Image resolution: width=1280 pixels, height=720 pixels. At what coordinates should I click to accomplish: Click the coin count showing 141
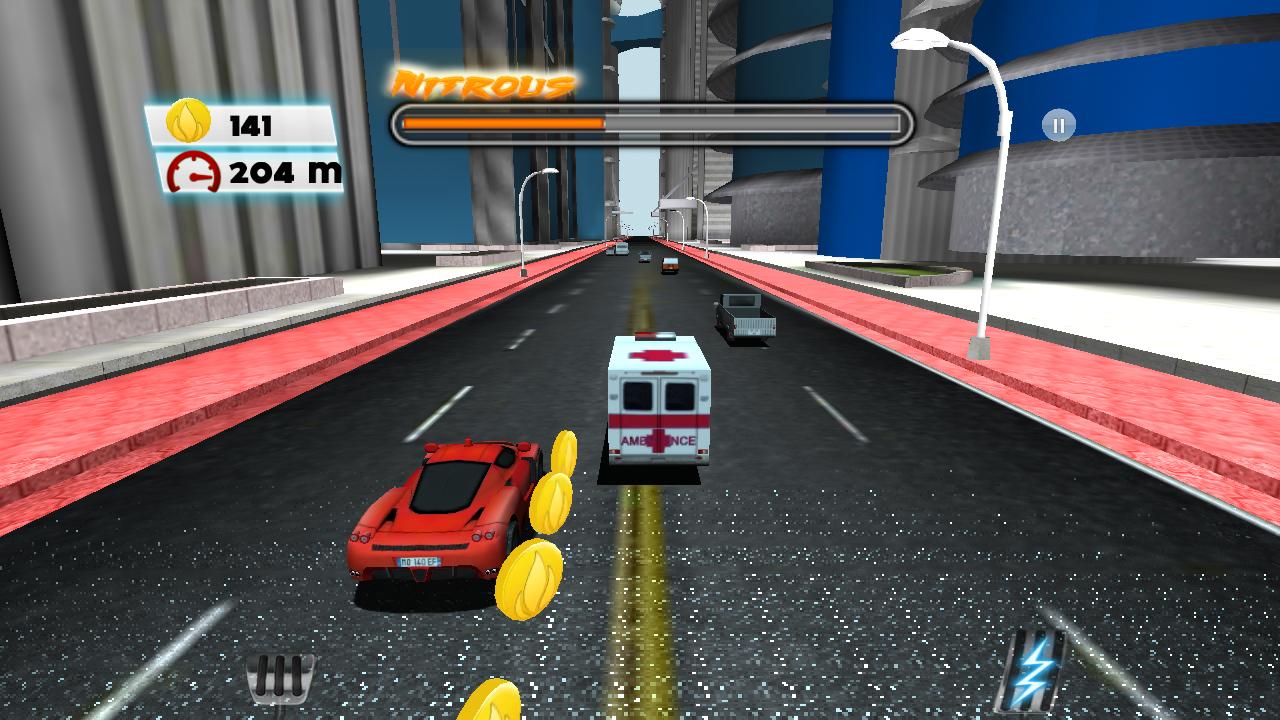[250, 124]
